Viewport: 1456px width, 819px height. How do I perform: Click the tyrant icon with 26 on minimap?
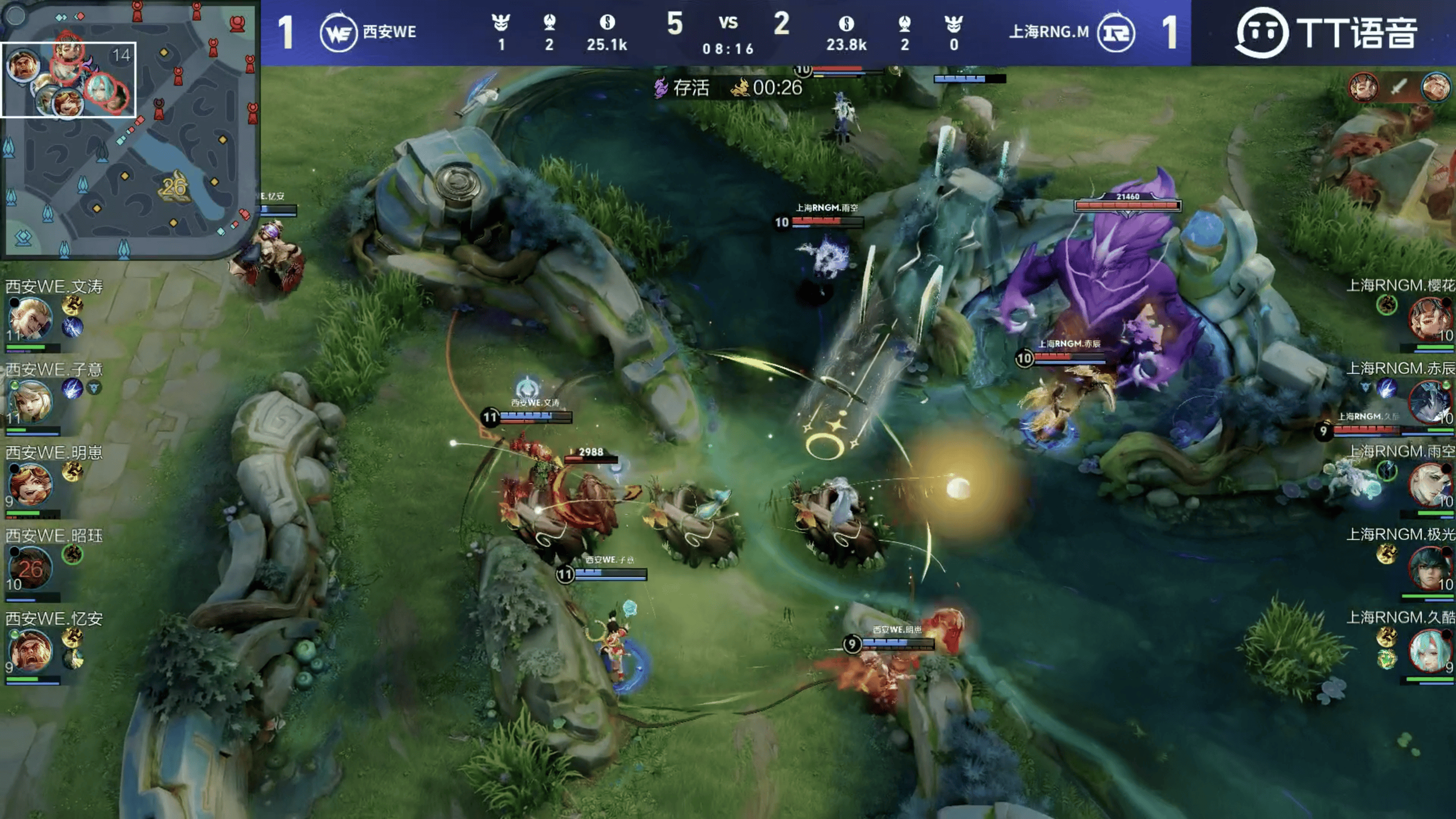click(174, 186)
